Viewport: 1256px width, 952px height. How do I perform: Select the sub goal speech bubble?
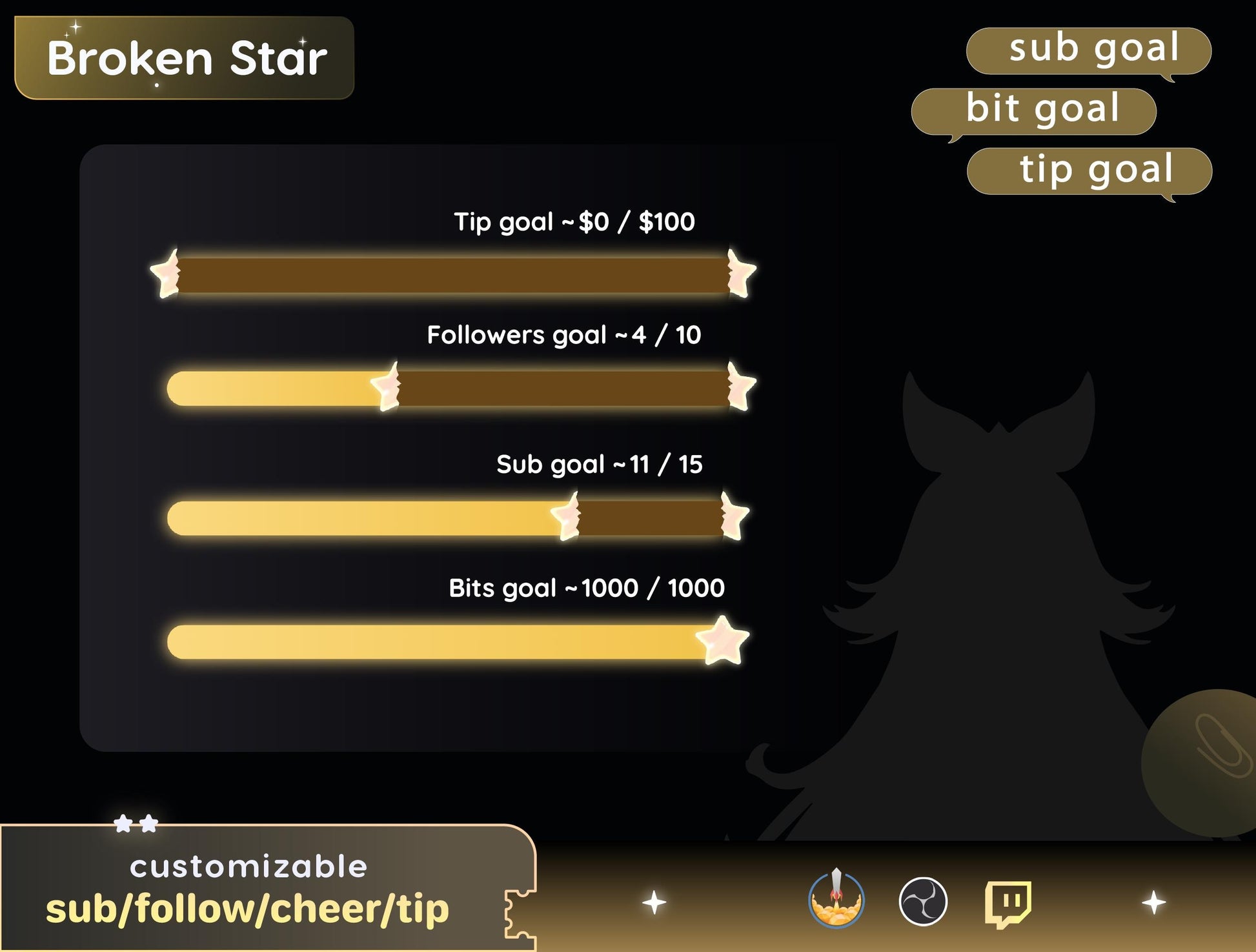coord(1088,50)
